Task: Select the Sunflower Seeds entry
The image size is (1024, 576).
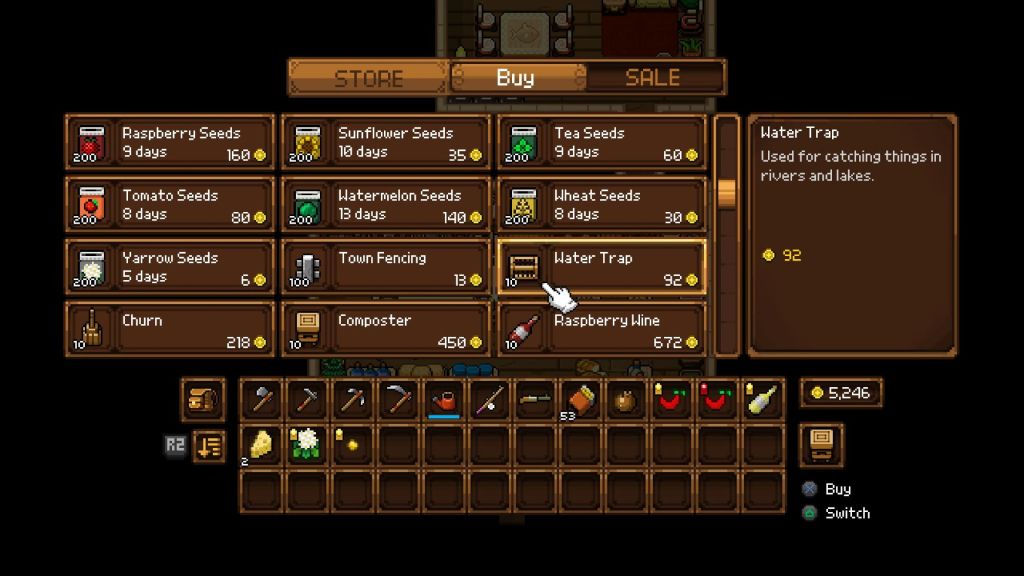Action: [386, 142]
